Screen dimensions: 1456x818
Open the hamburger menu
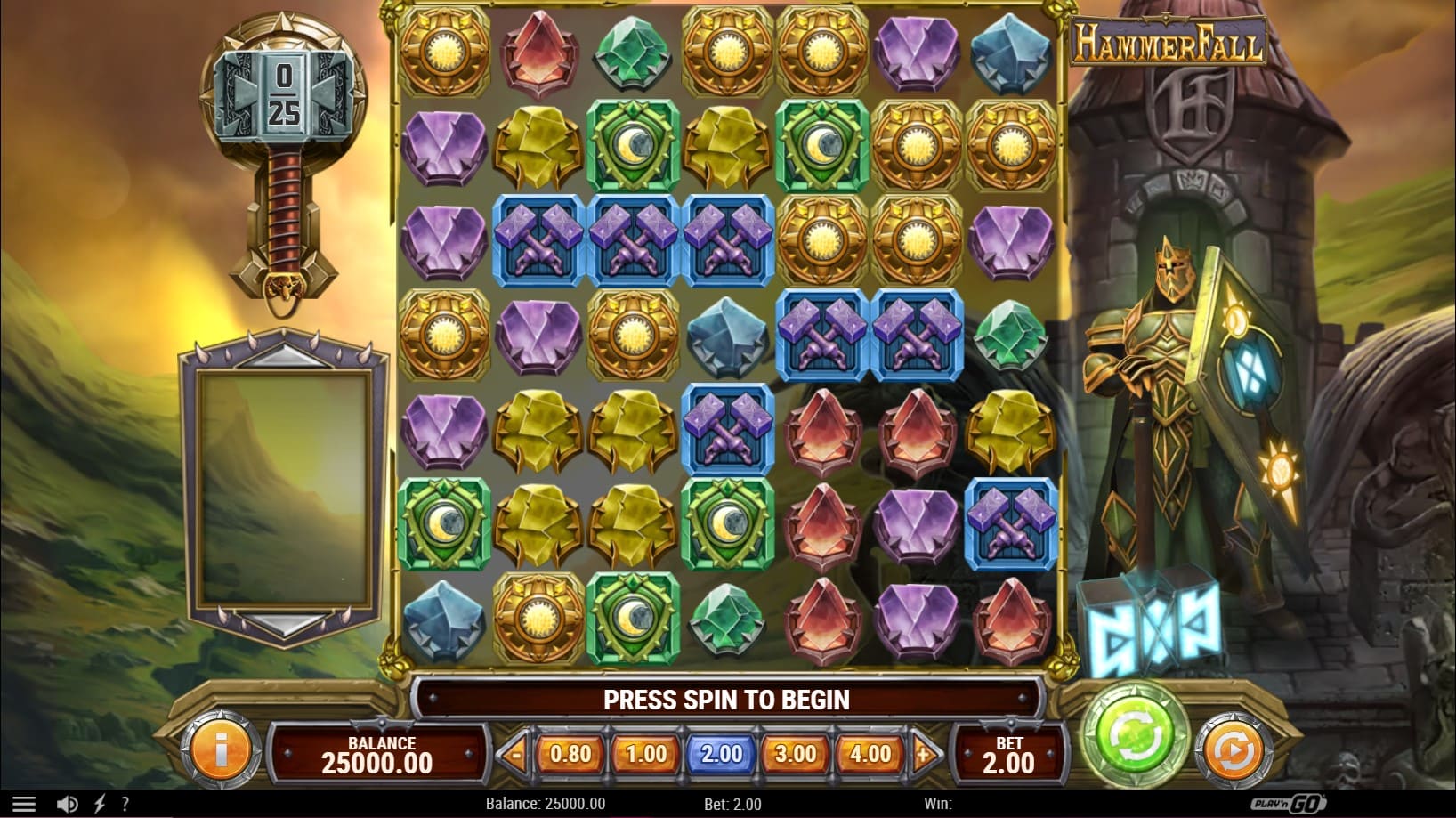[24, 804]
